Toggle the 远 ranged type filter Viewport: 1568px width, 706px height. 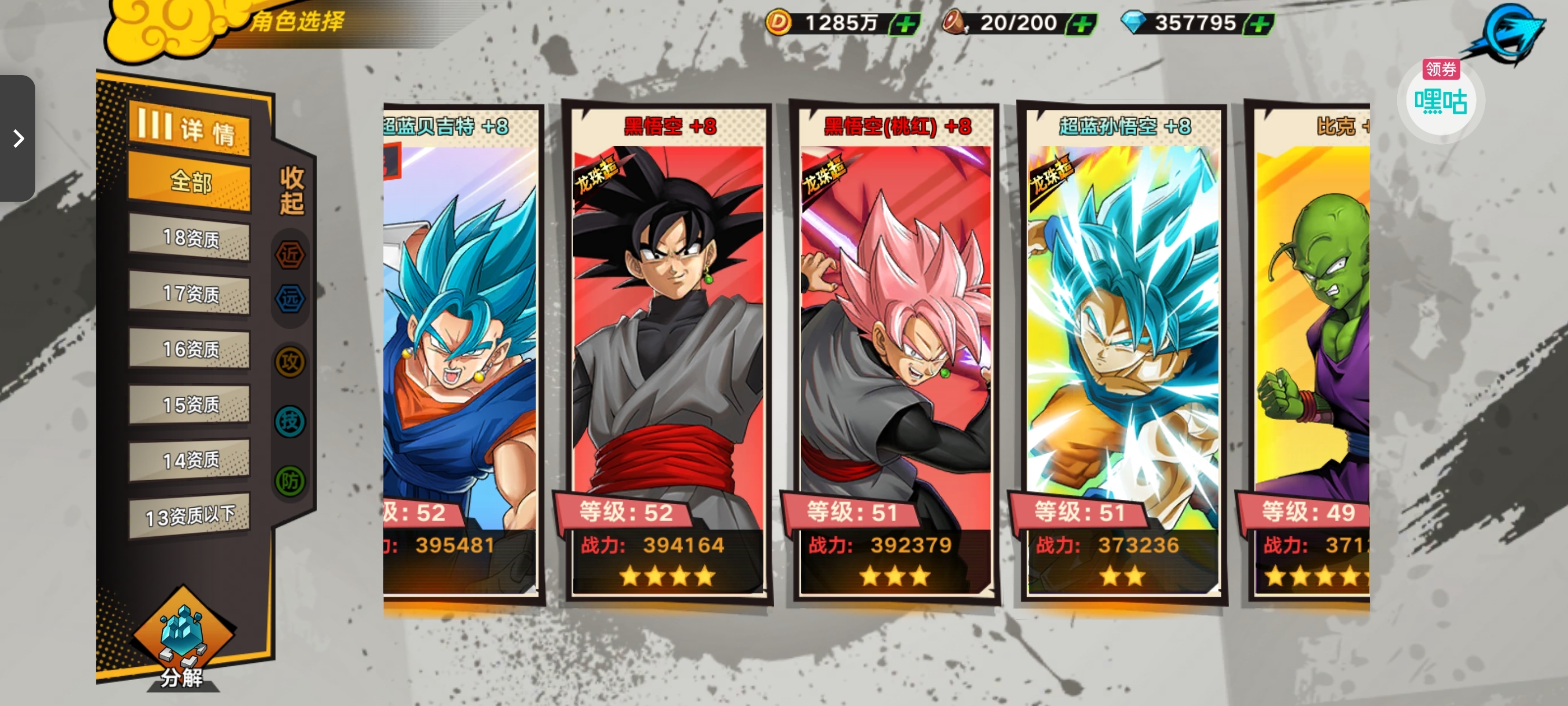(290, 299)
